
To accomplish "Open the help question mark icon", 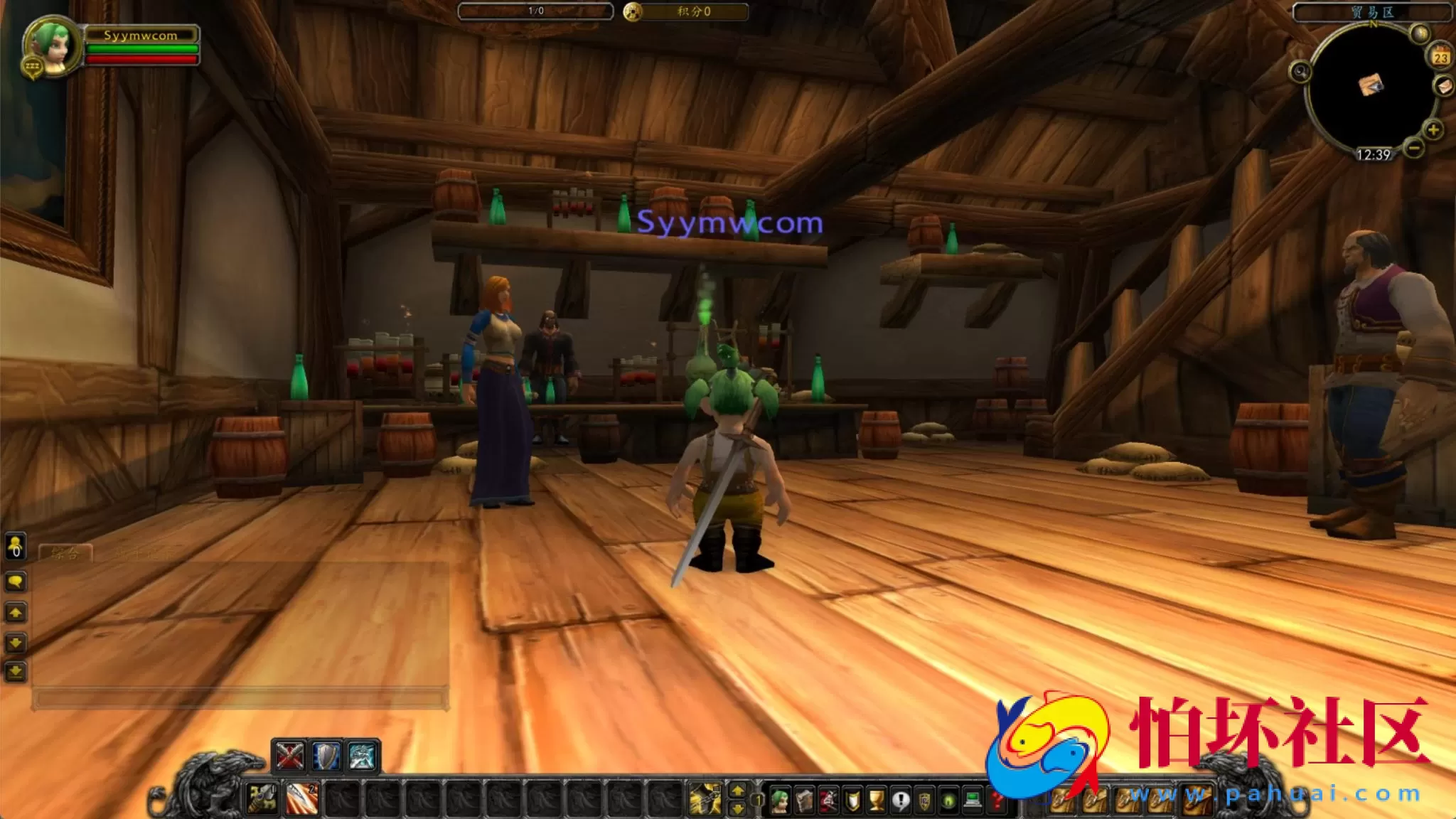I will (x=995, y=801).
